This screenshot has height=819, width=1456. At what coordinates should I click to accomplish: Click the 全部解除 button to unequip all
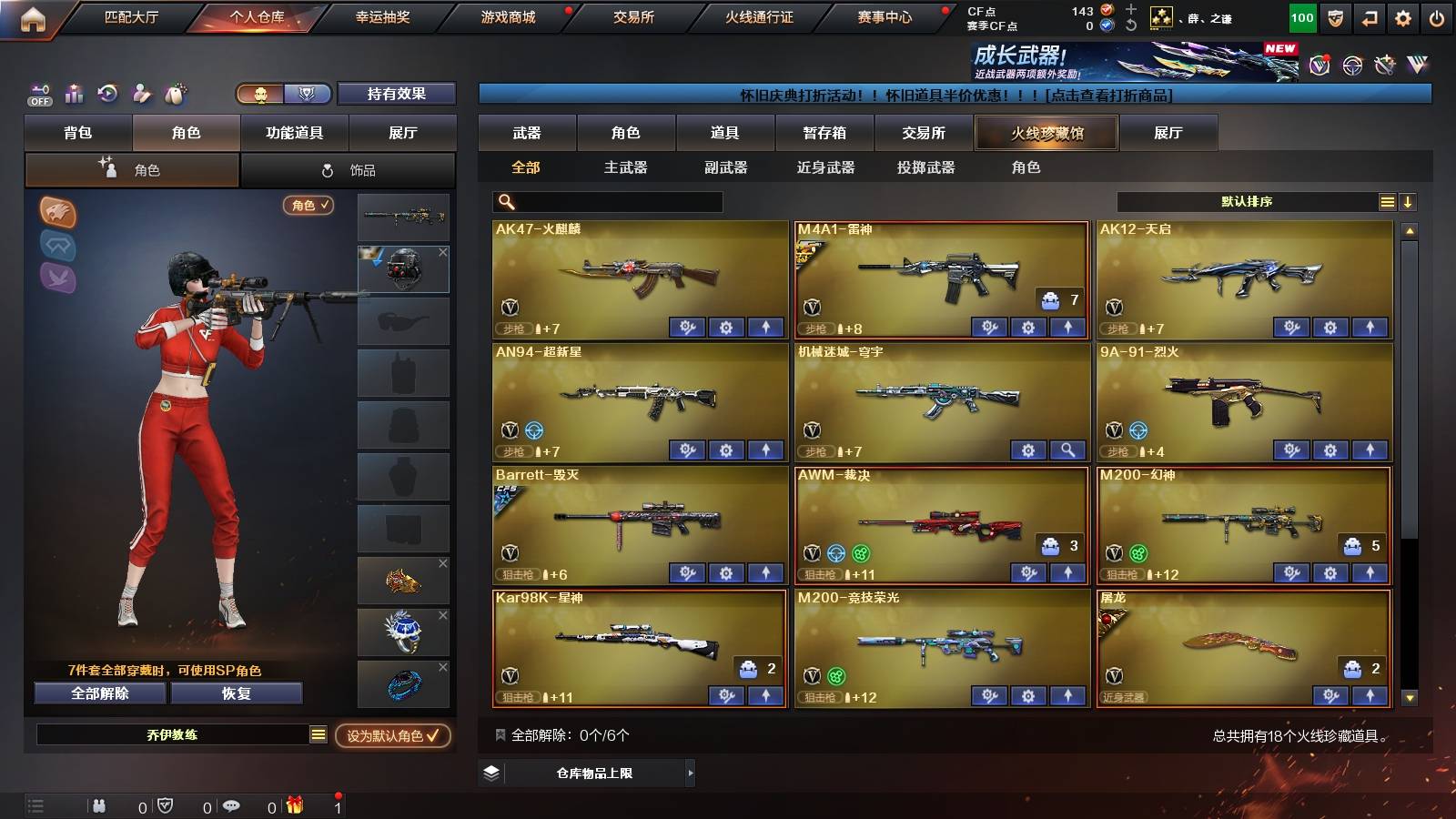(x=99, y=693)
